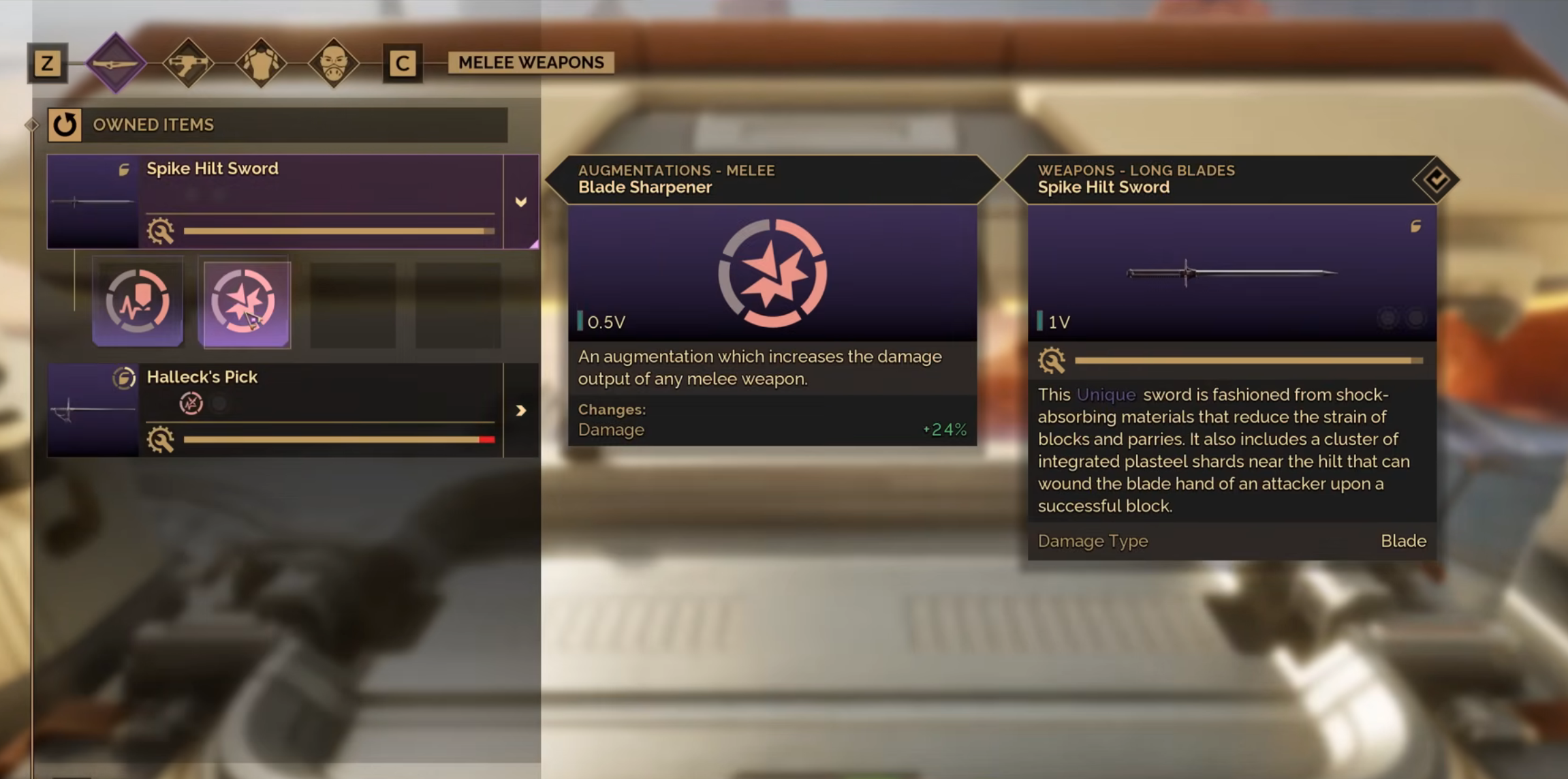This screenshot has width=1568, height=779.
Task: Select the Blade Sharpener augmentation slot
Action: [244, 303]
